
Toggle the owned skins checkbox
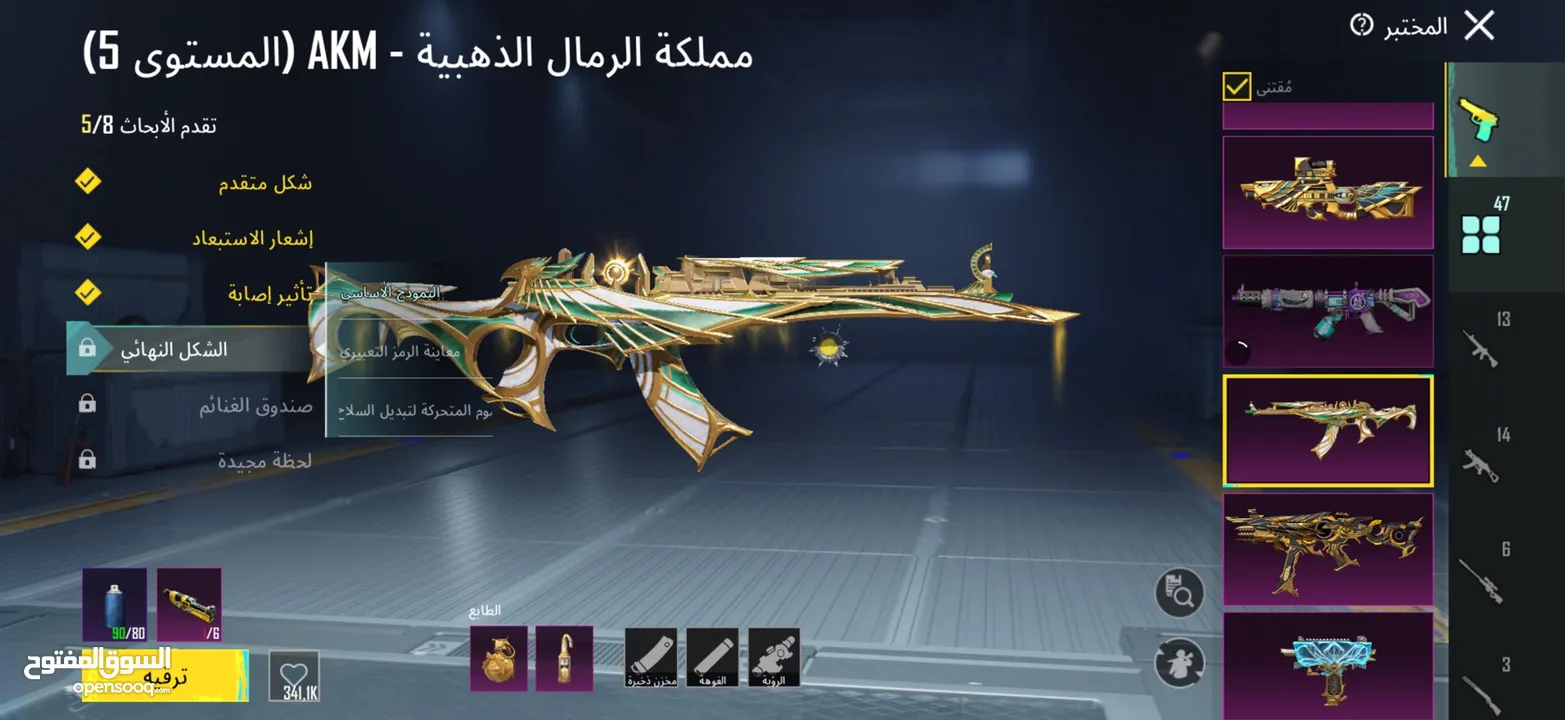1237,87
